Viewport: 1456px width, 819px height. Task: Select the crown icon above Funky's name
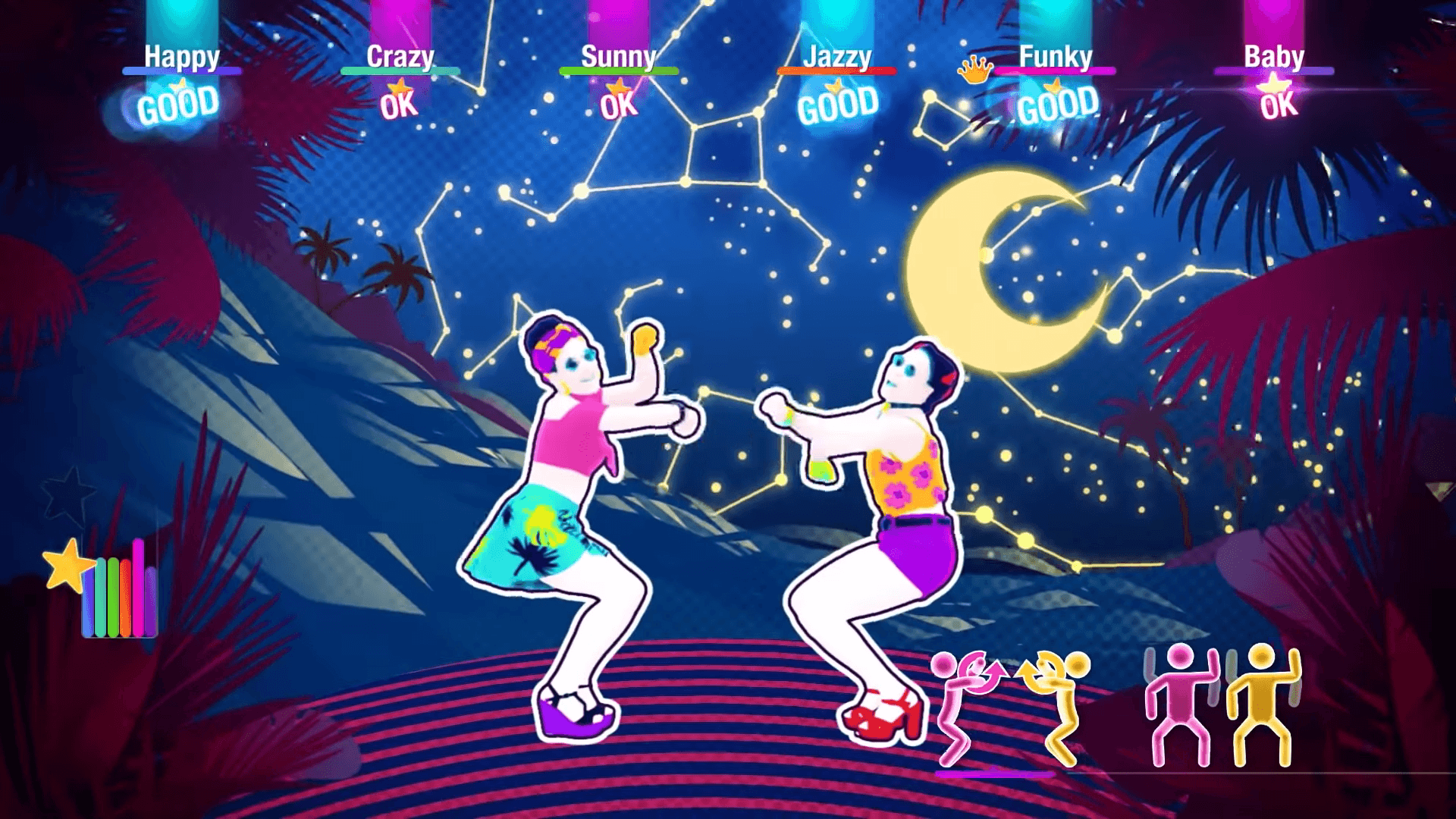click(976, 70)
